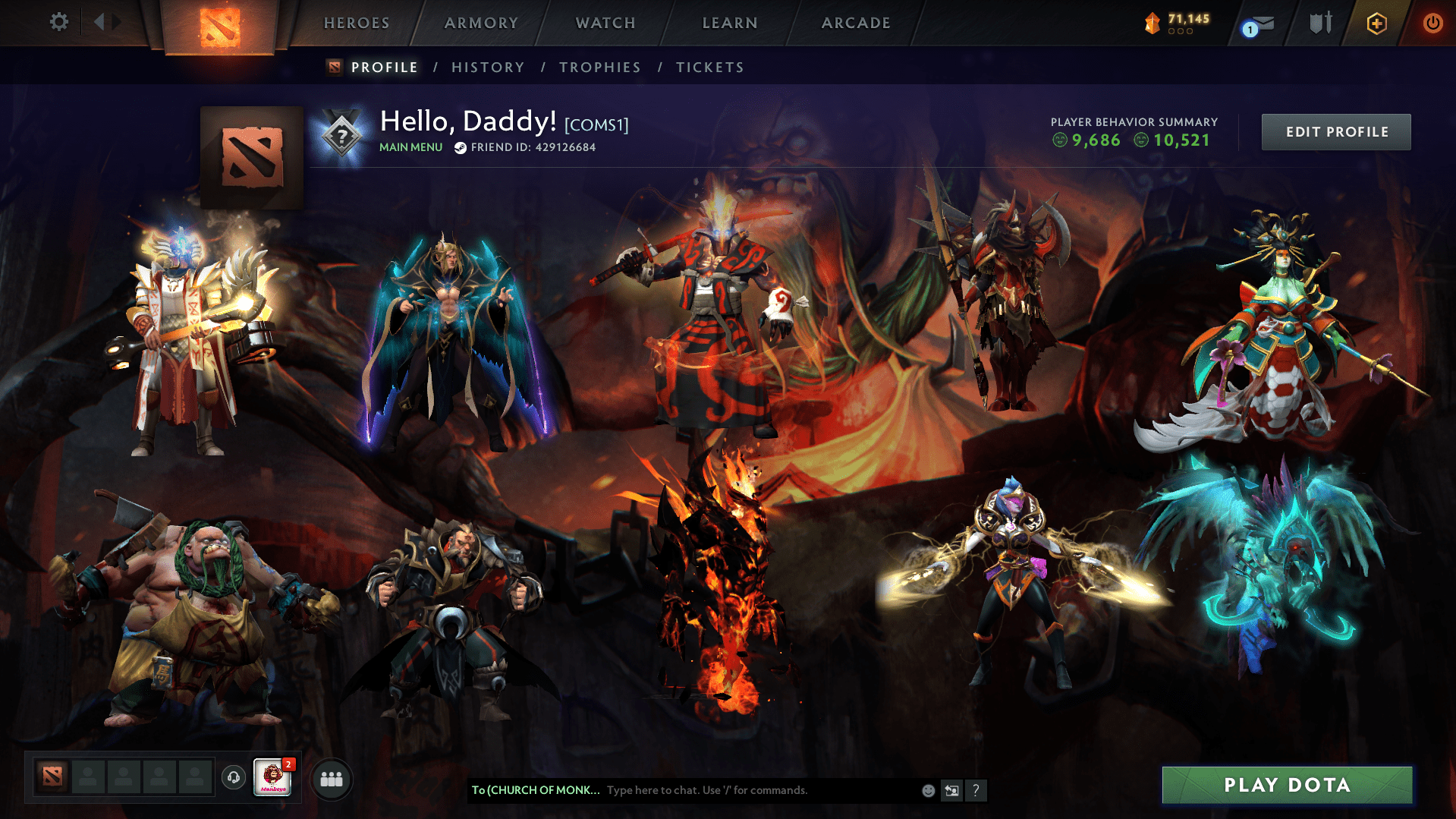The image size is (1456, 819).
Task: Toggle the emoticon picker in chat
Action: click(x=927, y=790)
